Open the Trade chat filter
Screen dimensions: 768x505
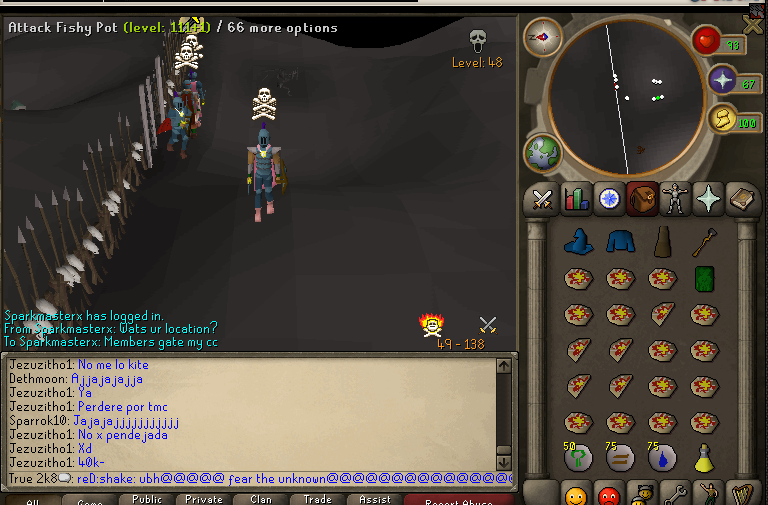pyautogui.click(x=318, y=499)
